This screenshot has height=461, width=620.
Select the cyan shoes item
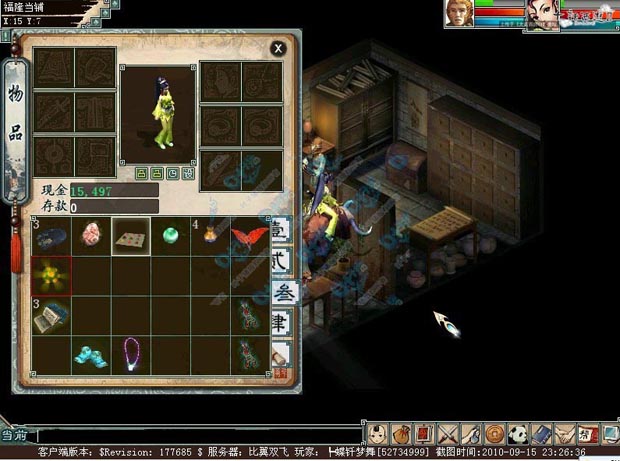[91, 352]
